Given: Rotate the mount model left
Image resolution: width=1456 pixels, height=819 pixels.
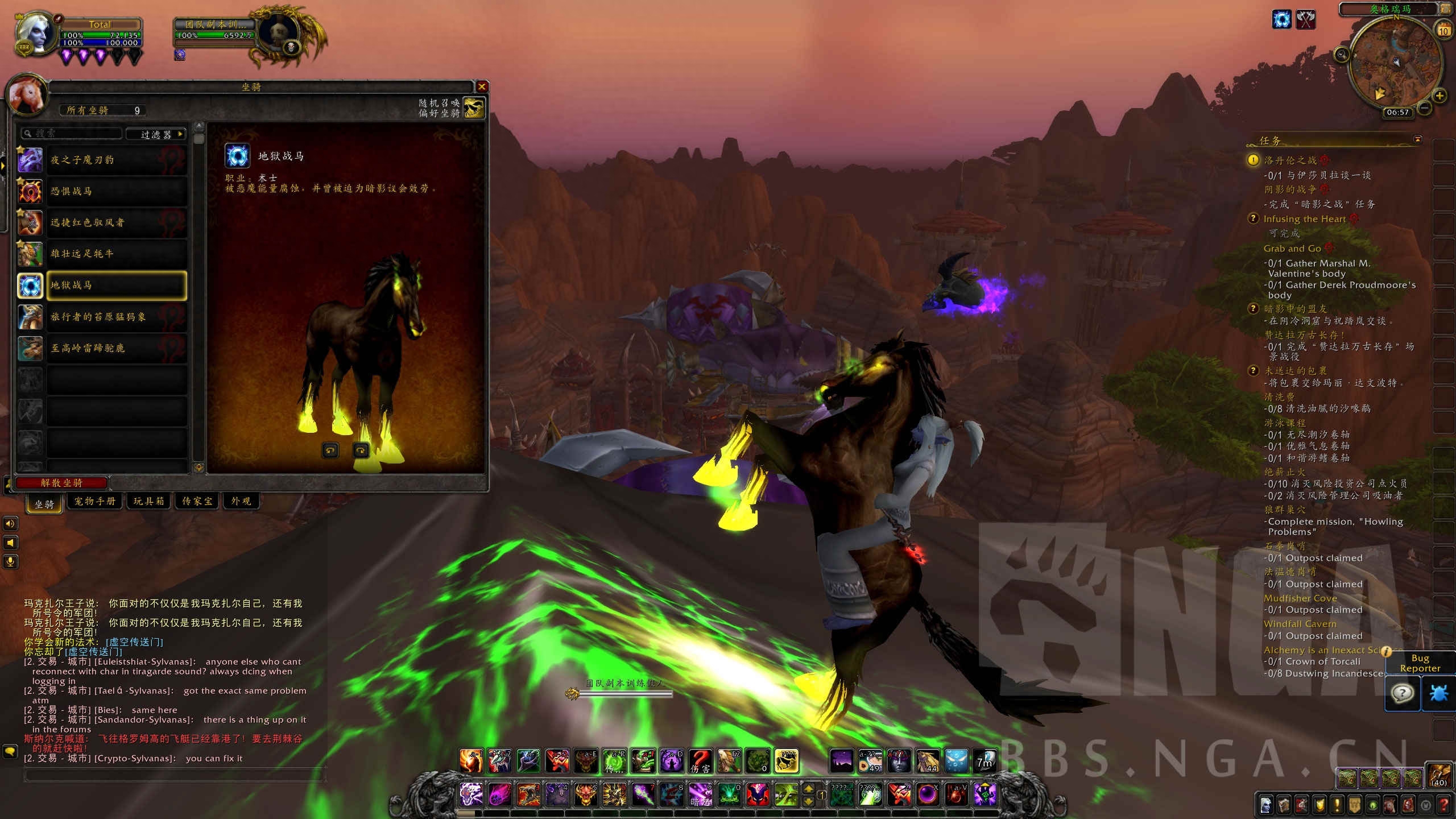Looking at the screenshot, I should pos(330,450).
